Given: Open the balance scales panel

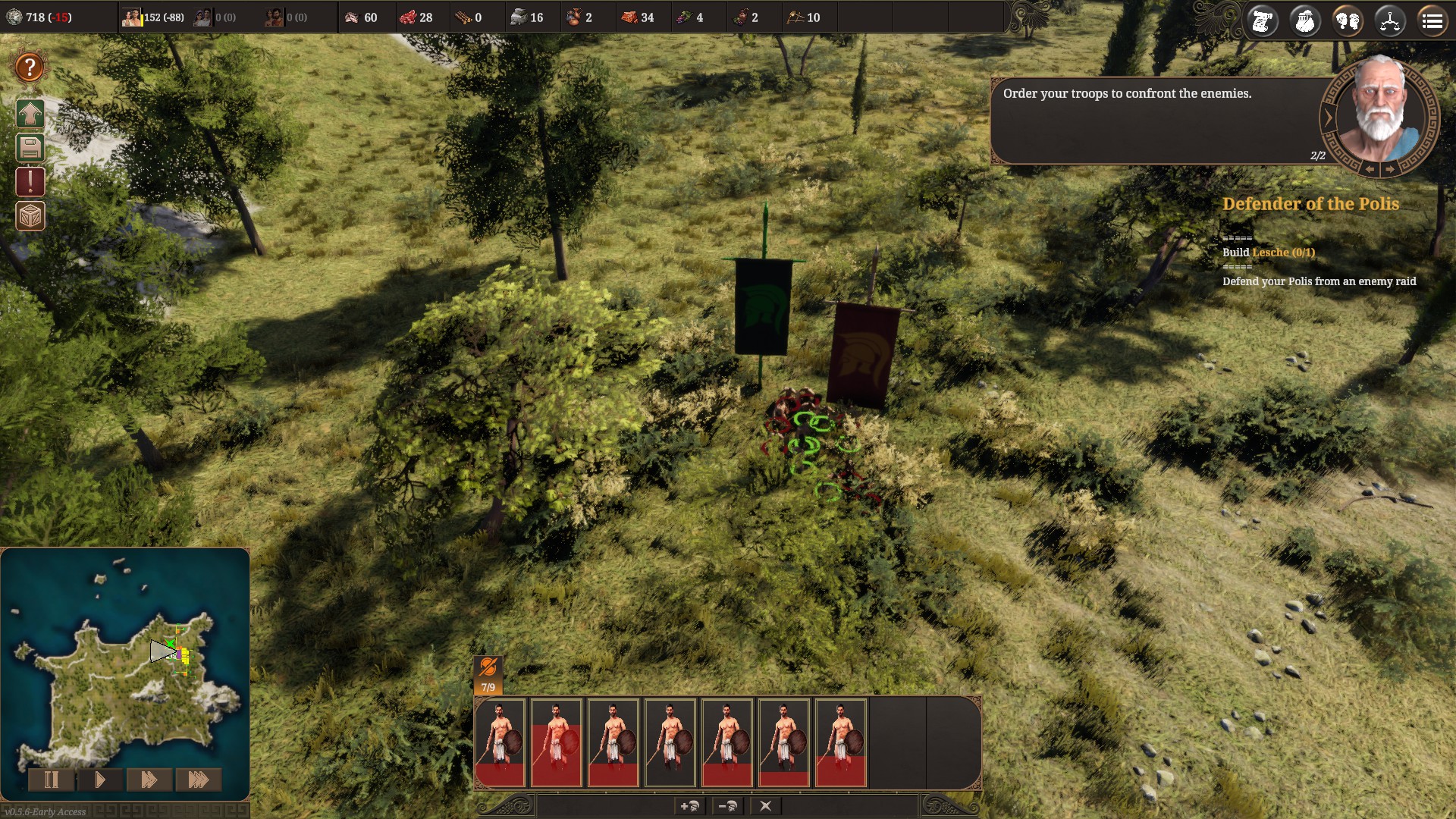Looking at the screenshot, I should coord(1390,21).
